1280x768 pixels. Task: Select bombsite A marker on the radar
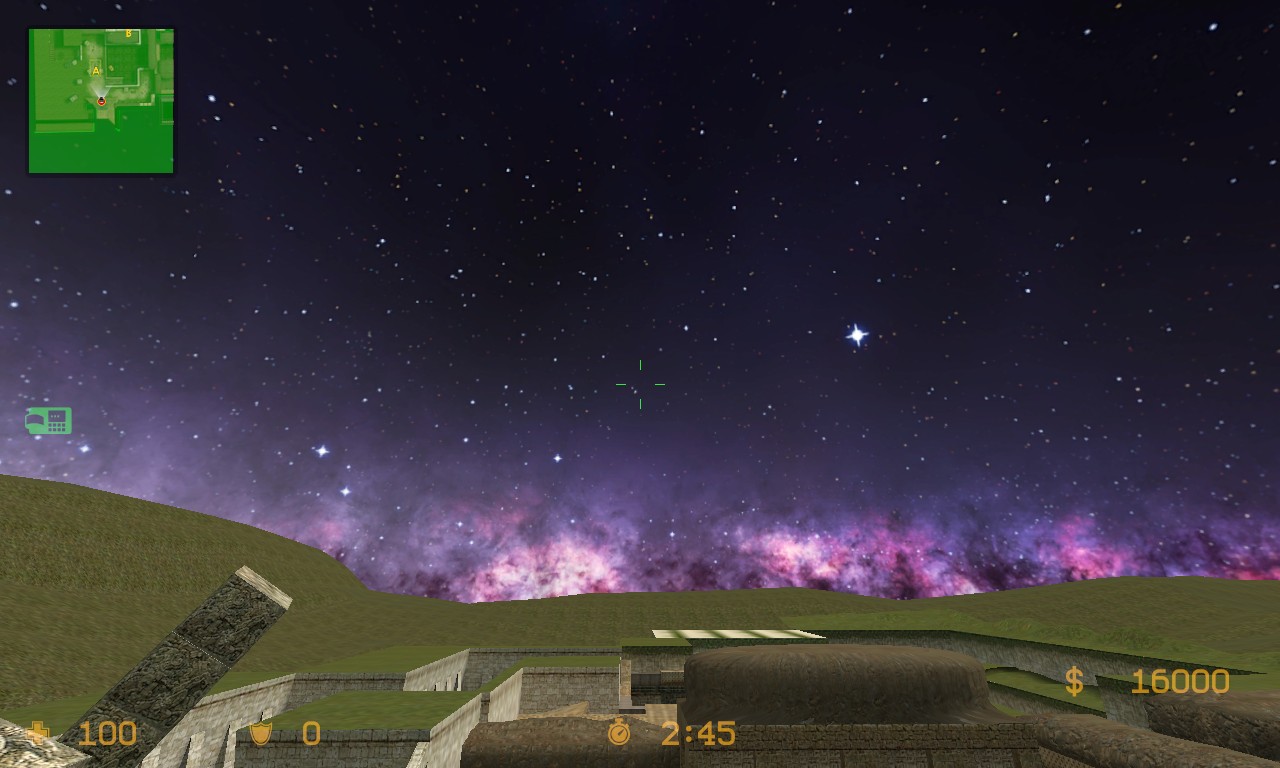(x=96, y=71)
